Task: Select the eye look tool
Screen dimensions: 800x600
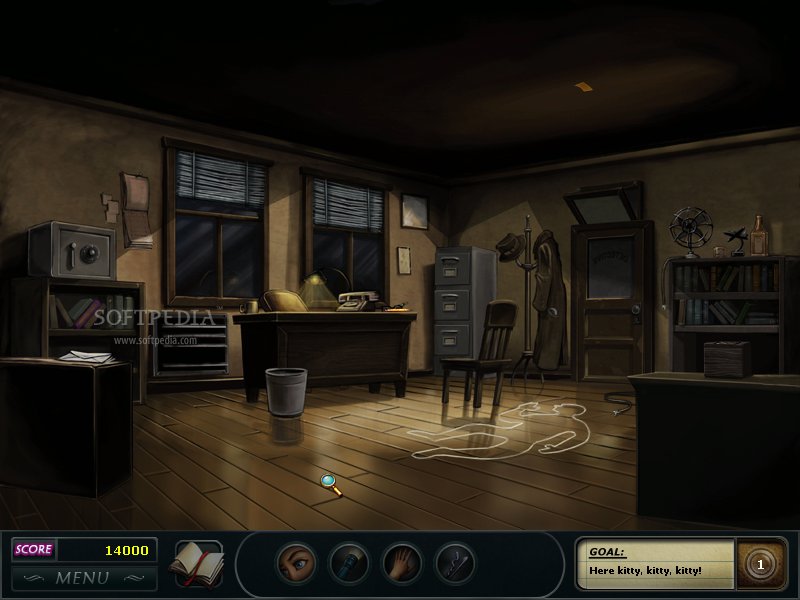Action: pyautogui.click(x=295, y=561)
